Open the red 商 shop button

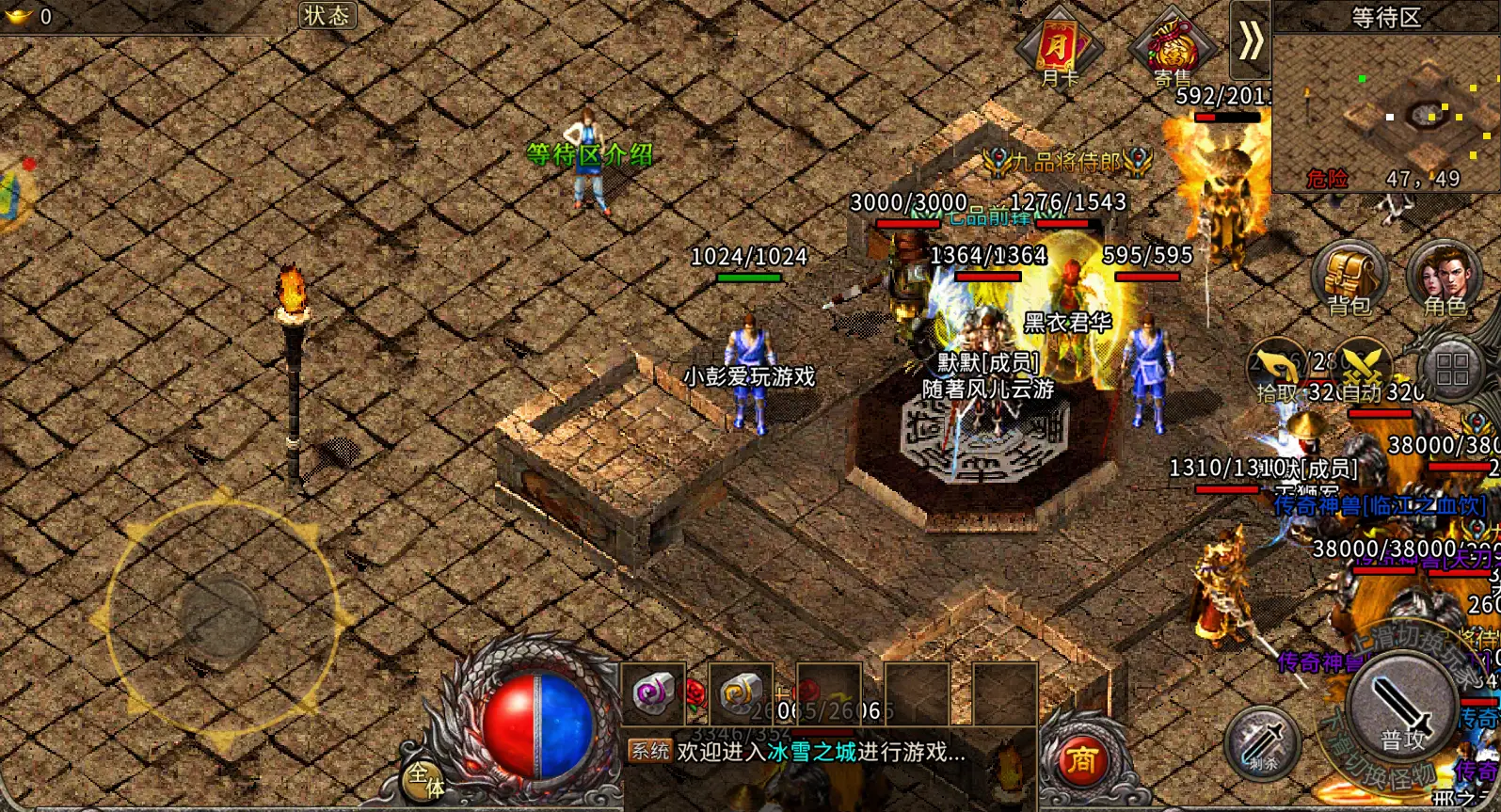tap(1082, 760)
